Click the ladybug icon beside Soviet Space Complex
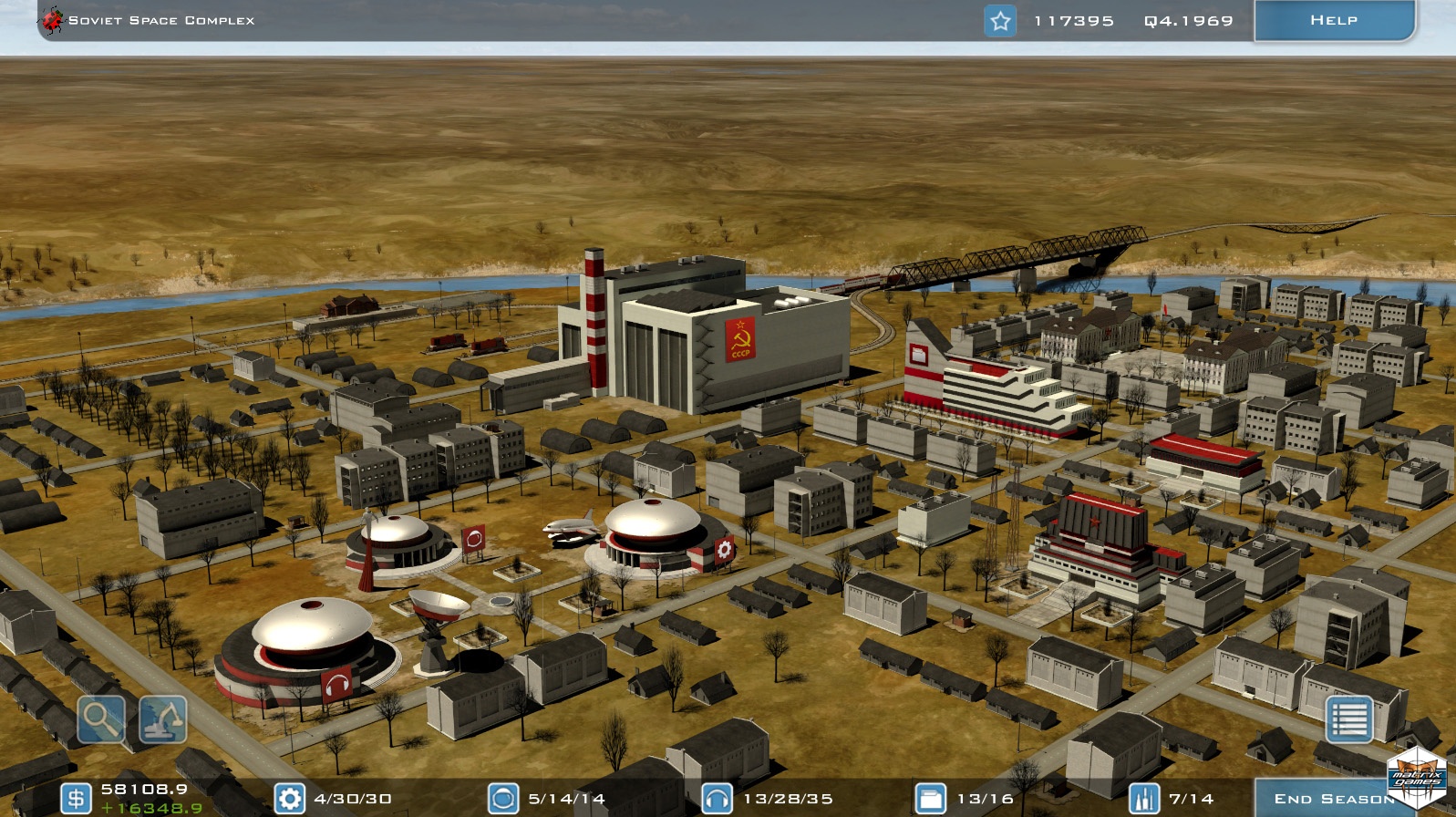1456x817 pixels. [x=53, y=19]
